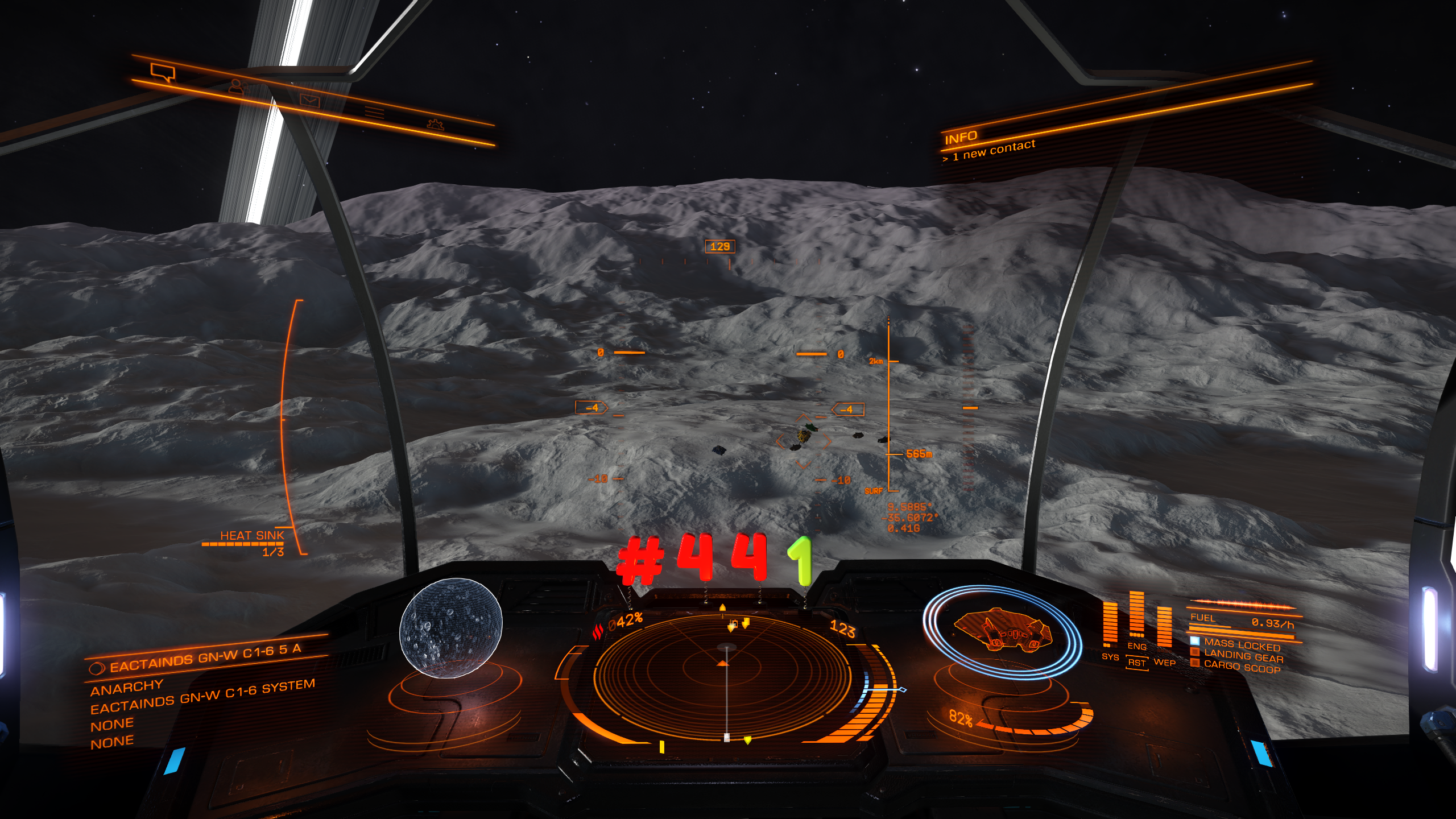The width and height of the screenshot is (1456, 819).
Task: Open the comms settings gear icon
Action: point(435,123)
